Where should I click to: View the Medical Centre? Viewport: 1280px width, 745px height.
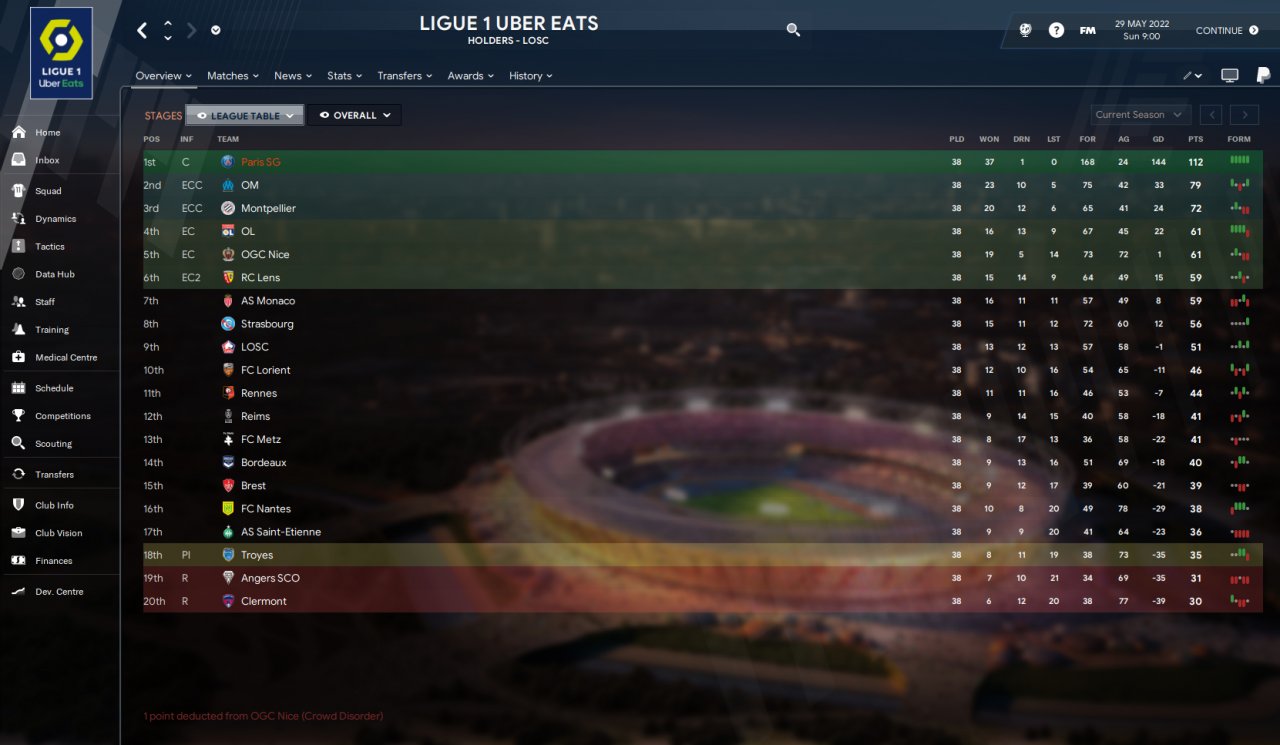[x=65, y=357]
